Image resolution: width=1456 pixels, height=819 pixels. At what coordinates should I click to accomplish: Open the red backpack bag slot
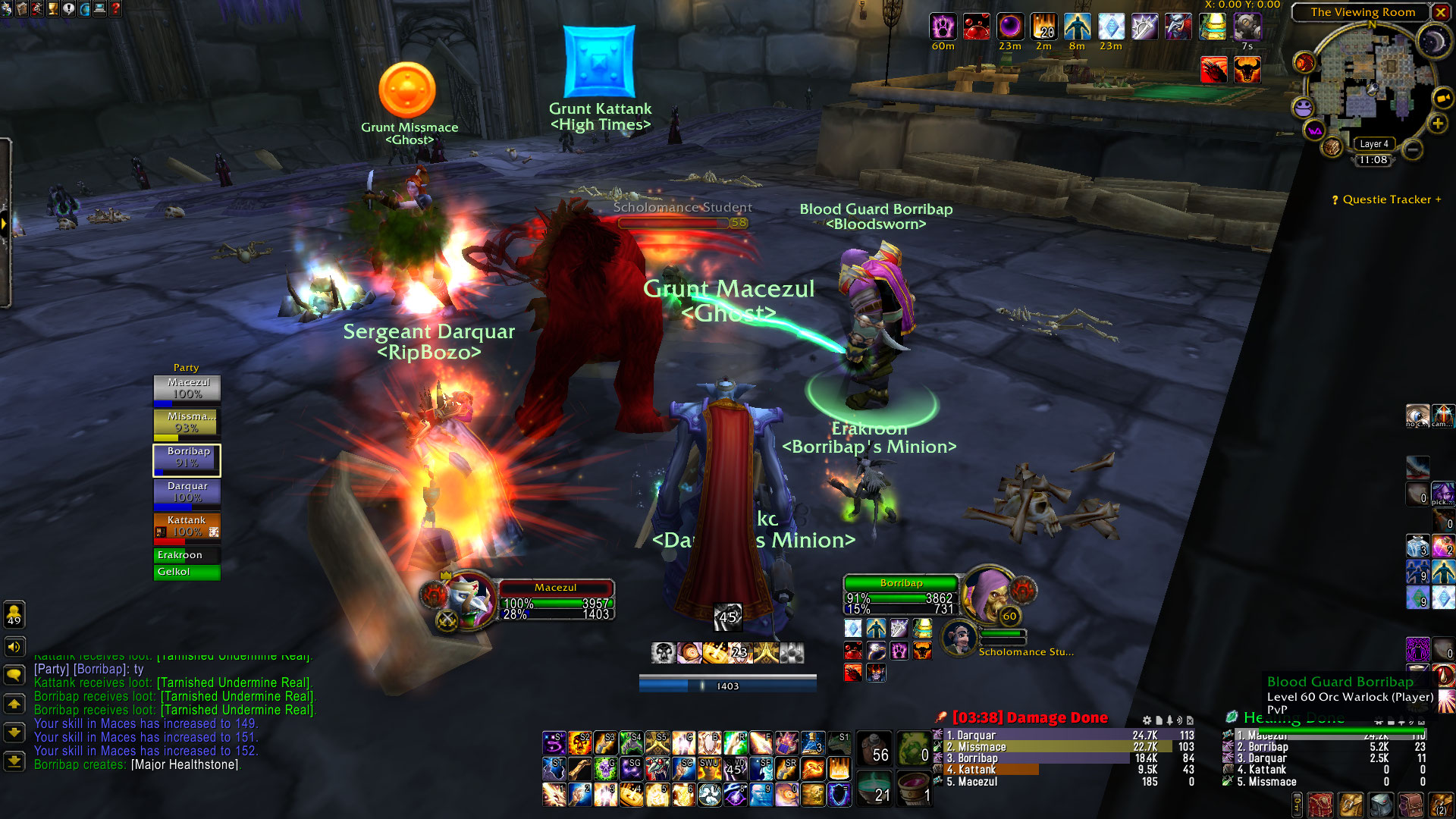(1320, 804)
